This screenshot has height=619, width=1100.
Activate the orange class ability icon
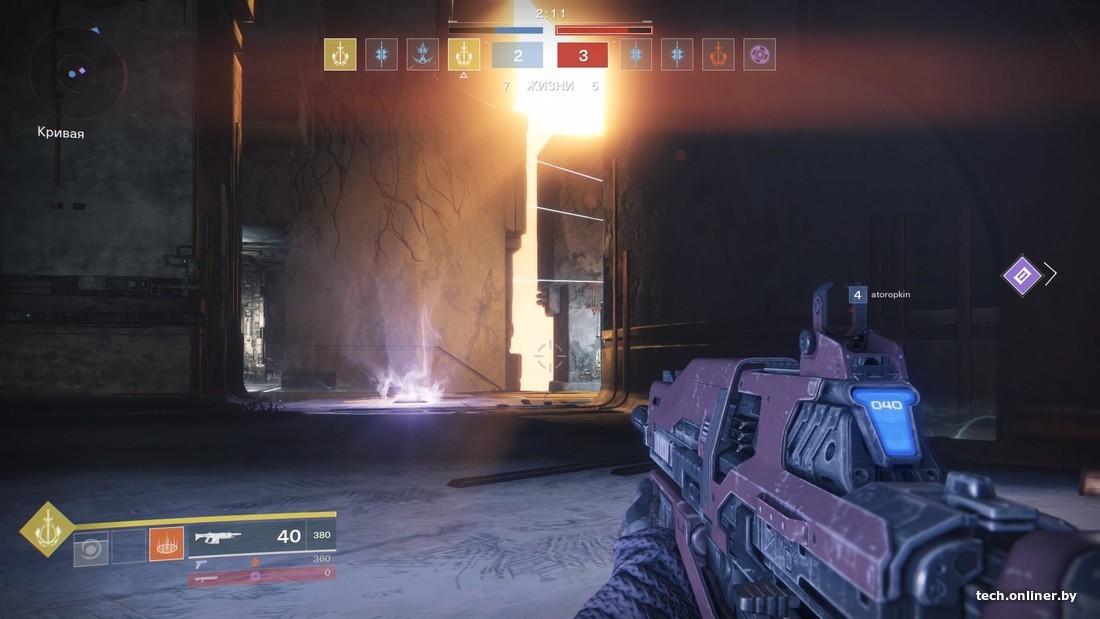click(166, 545)
